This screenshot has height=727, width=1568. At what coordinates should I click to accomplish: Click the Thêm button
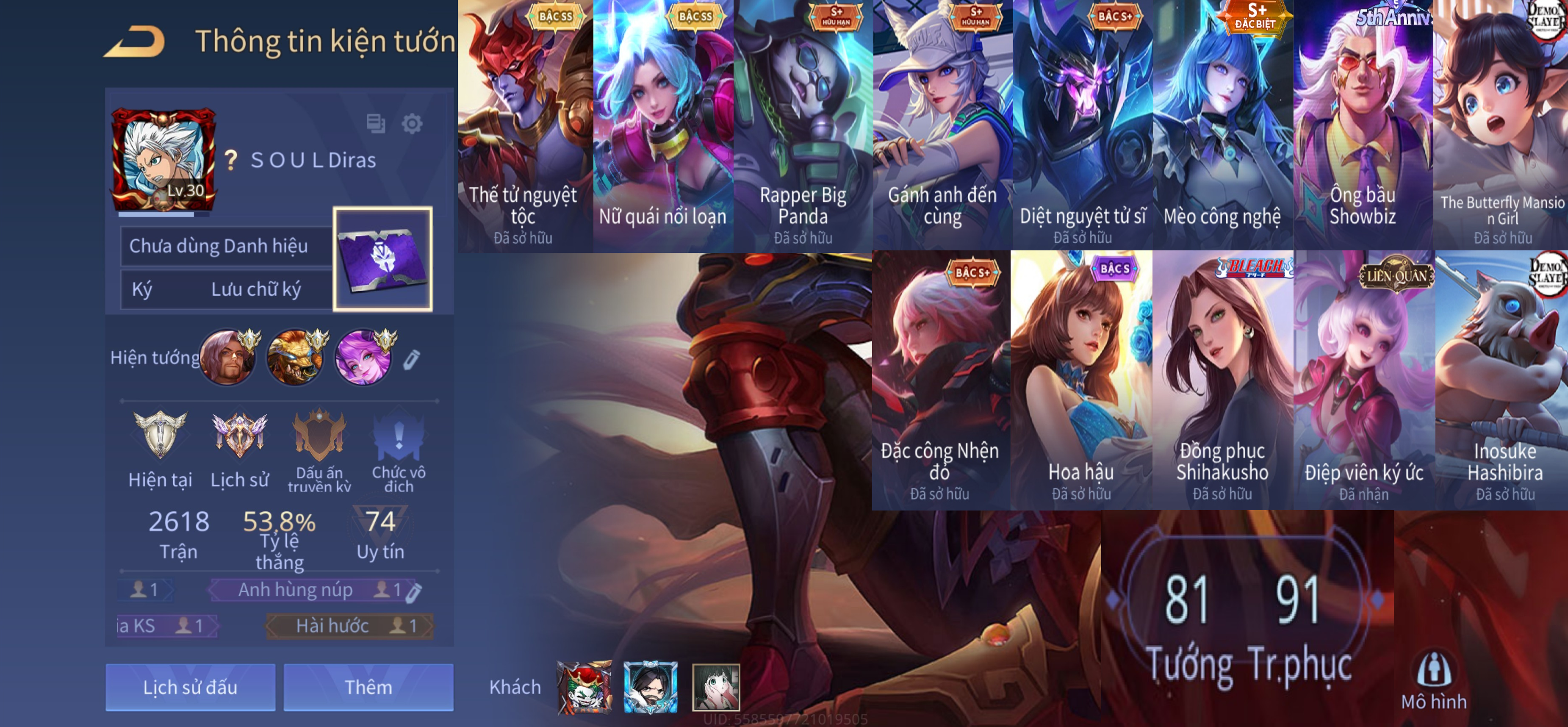tap(368, 687)
